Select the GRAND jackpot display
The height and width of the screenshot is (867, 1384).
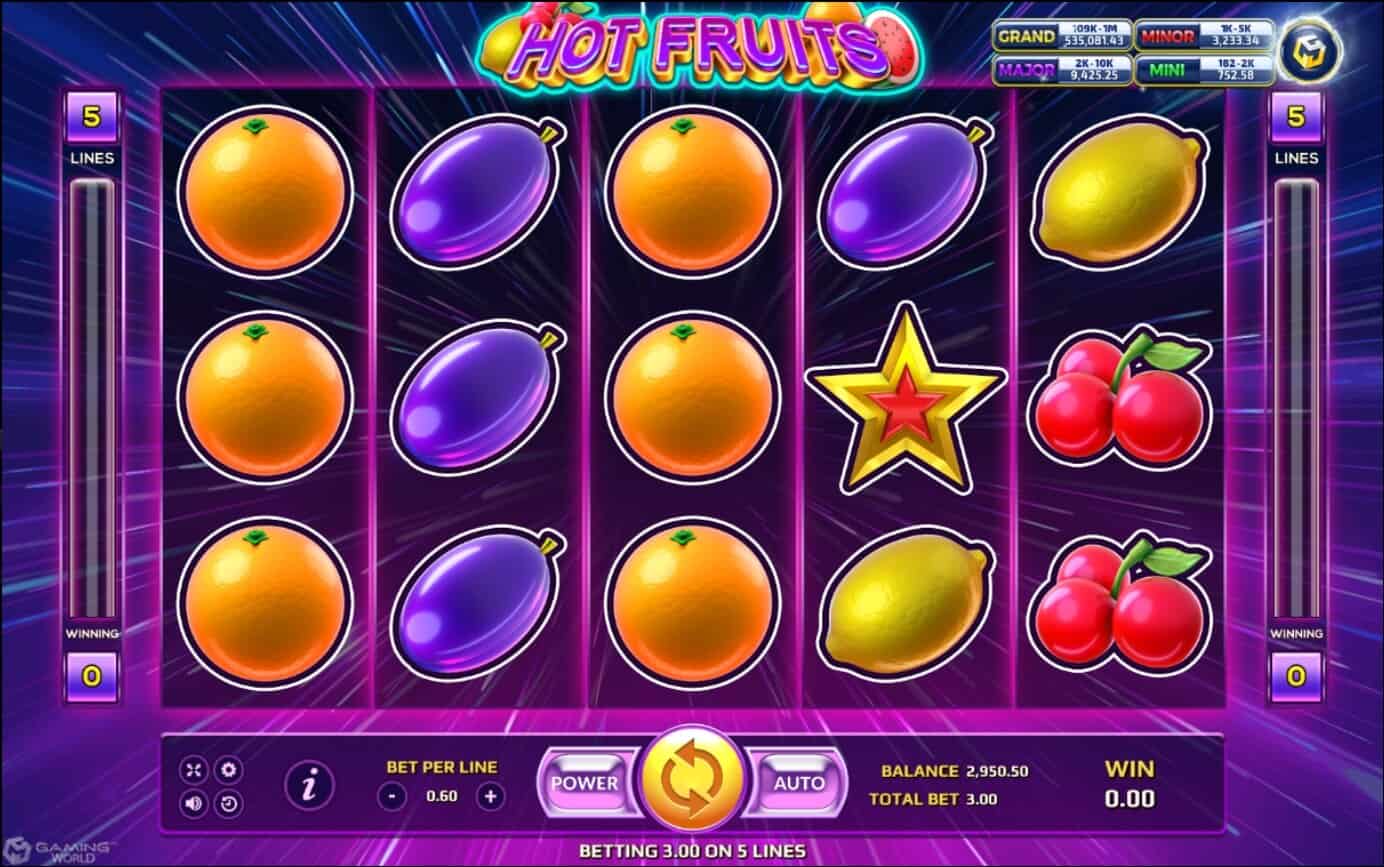pyautogui.click(x=1064, y=38)
